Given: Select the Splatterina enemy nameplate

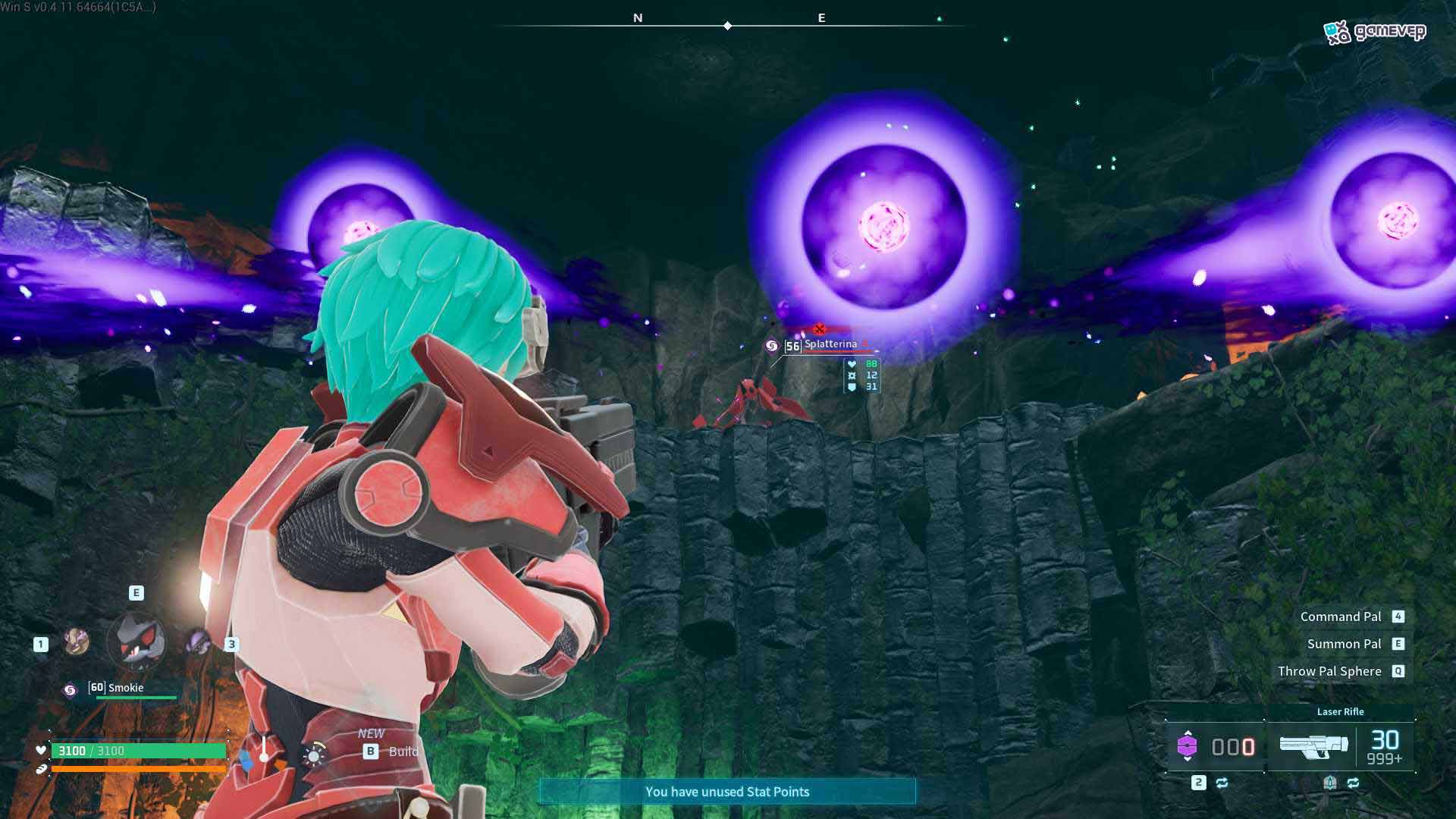Looking at the screenshot, I should point(830,344).
